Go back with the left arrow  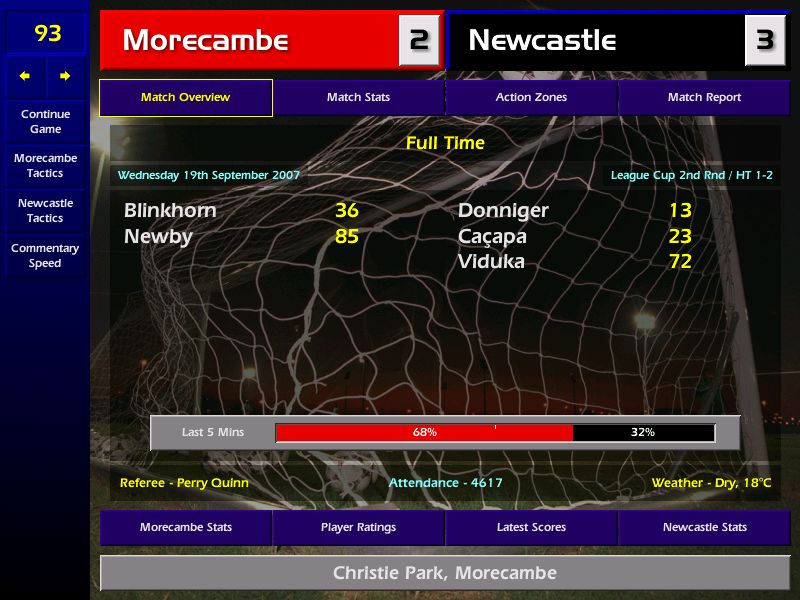click(x=25, y=76)
